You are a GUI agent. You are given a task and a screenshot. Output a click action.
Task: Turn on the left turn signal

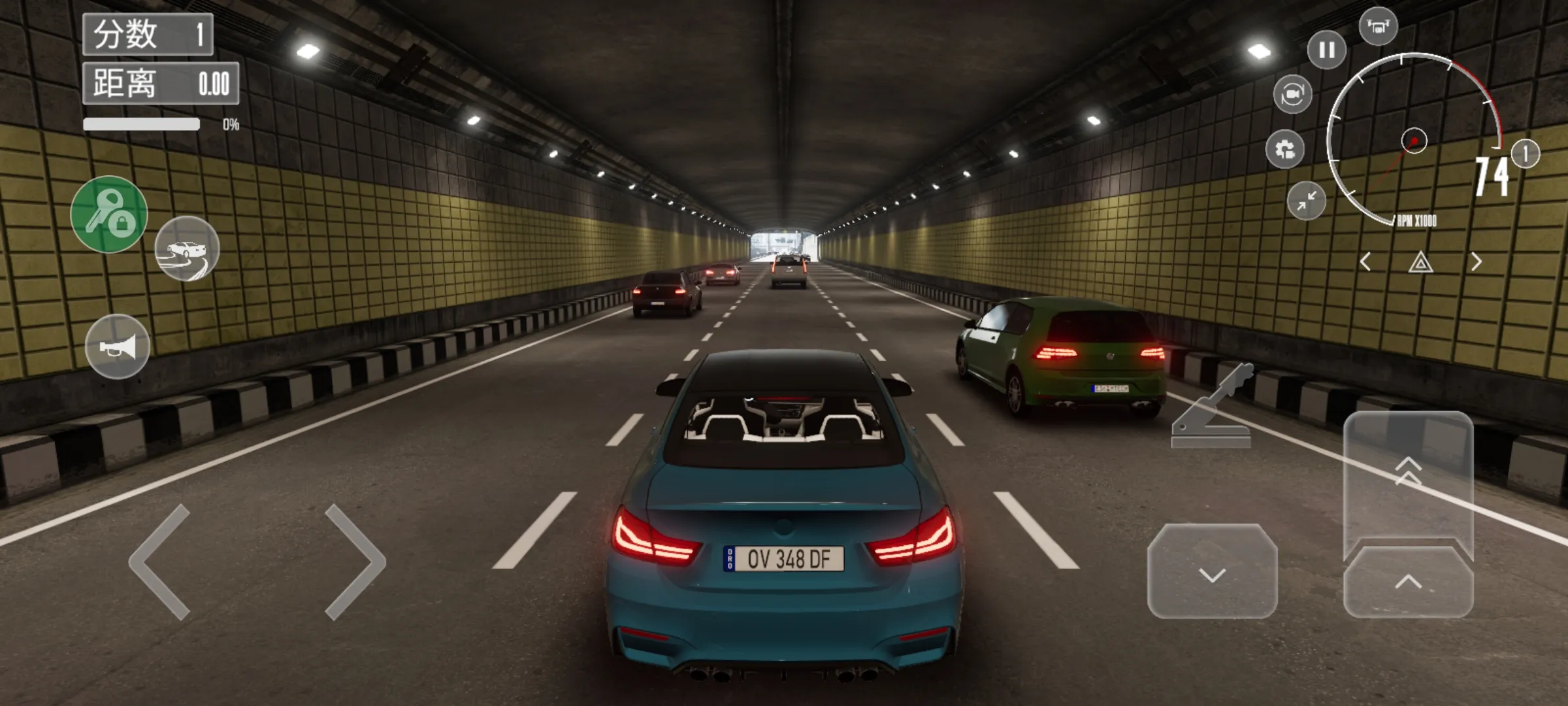pyautogui.click(x=1365, y=262)
